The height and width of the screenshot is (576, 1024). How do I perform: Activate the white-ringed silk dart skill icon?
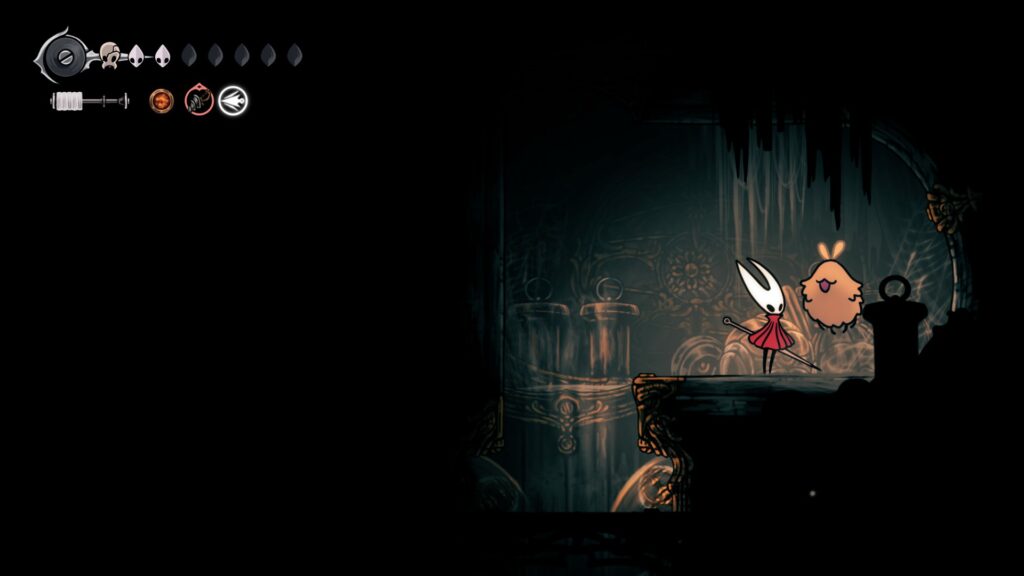pyautogui.click(x=233, y=100)
